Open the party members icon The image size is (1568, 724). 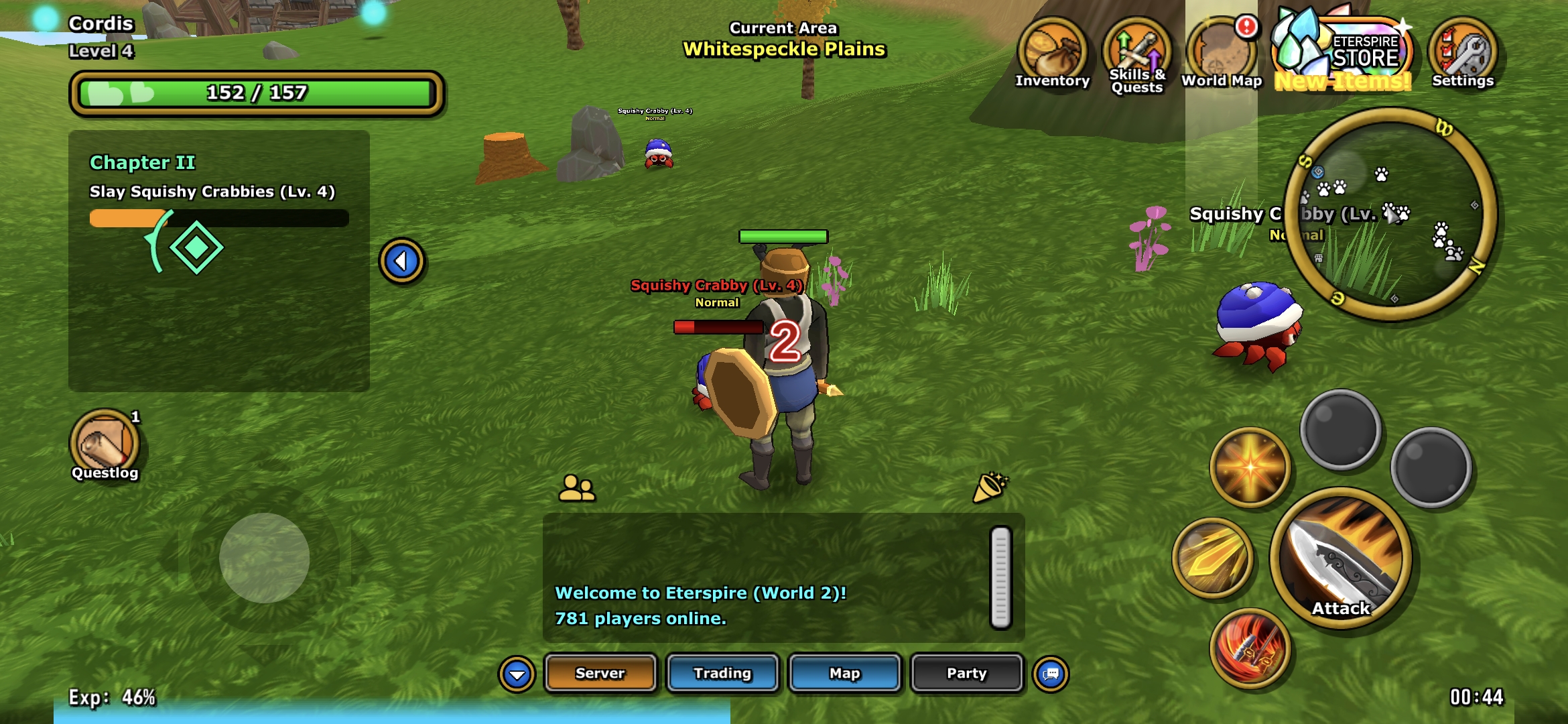[x=576, y=488]
